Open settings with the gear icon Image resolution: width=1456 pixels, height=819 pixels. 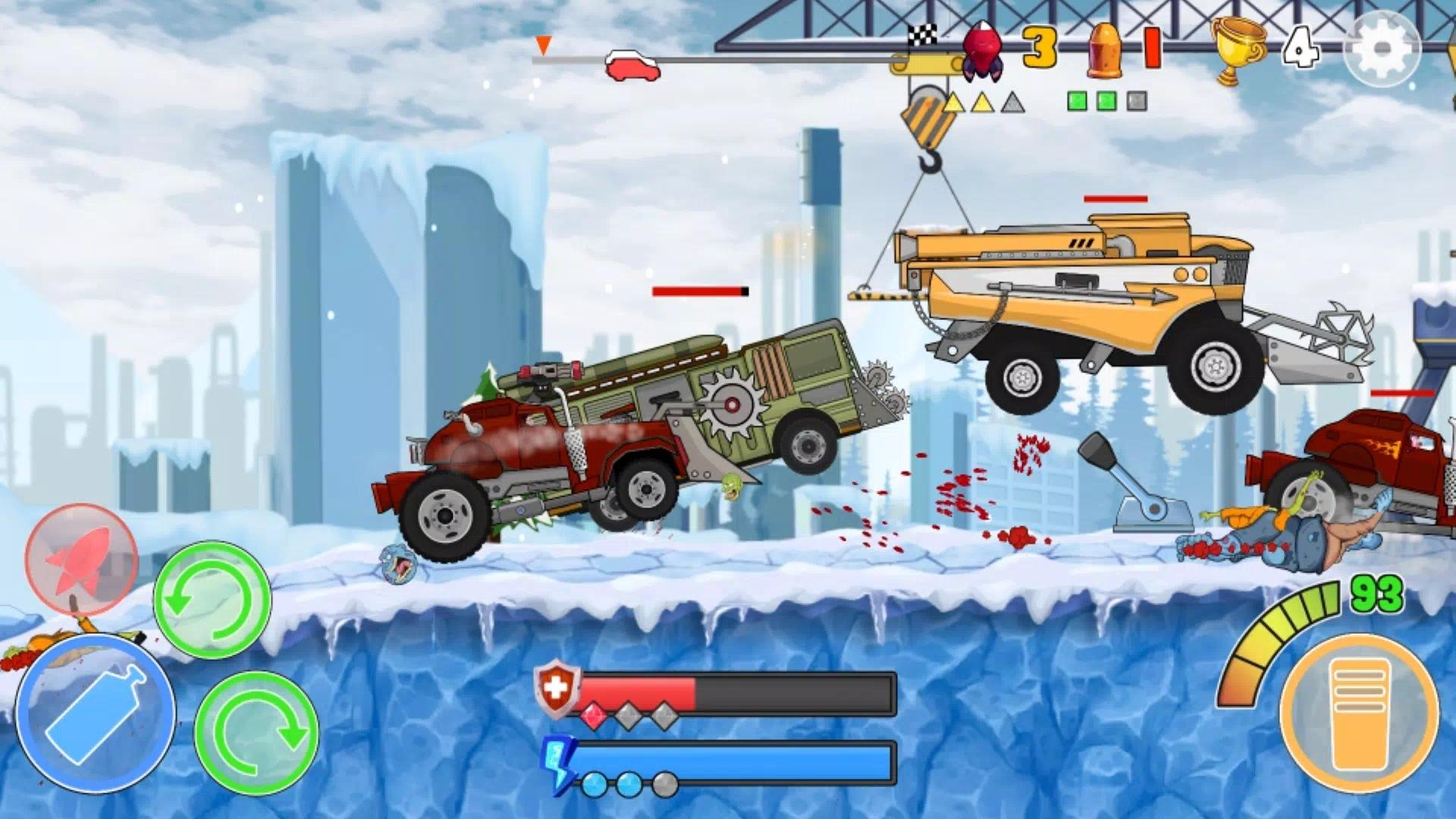pyautogui.click(x=1381, y=49)
